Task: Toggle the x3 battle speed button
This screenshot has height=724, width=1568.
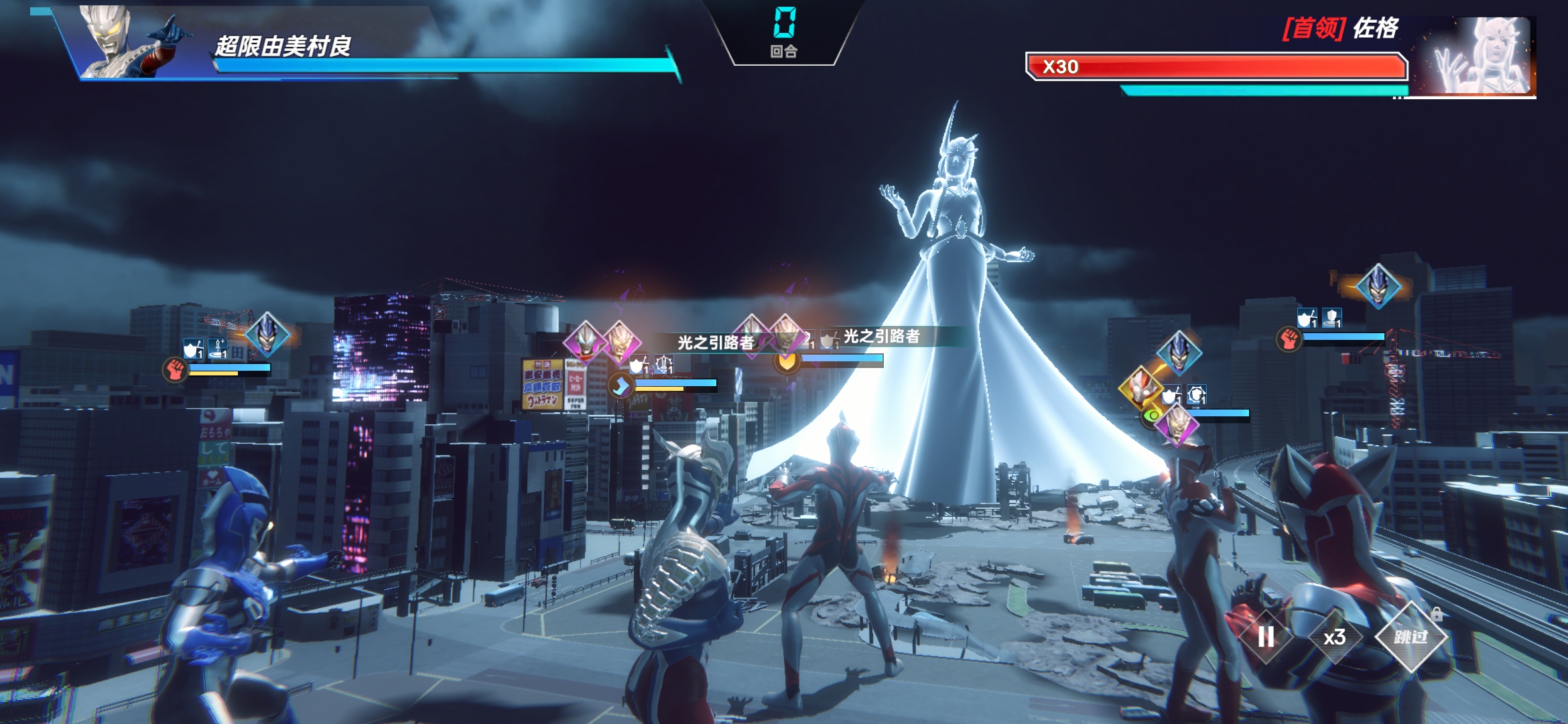Action: 1334,637
